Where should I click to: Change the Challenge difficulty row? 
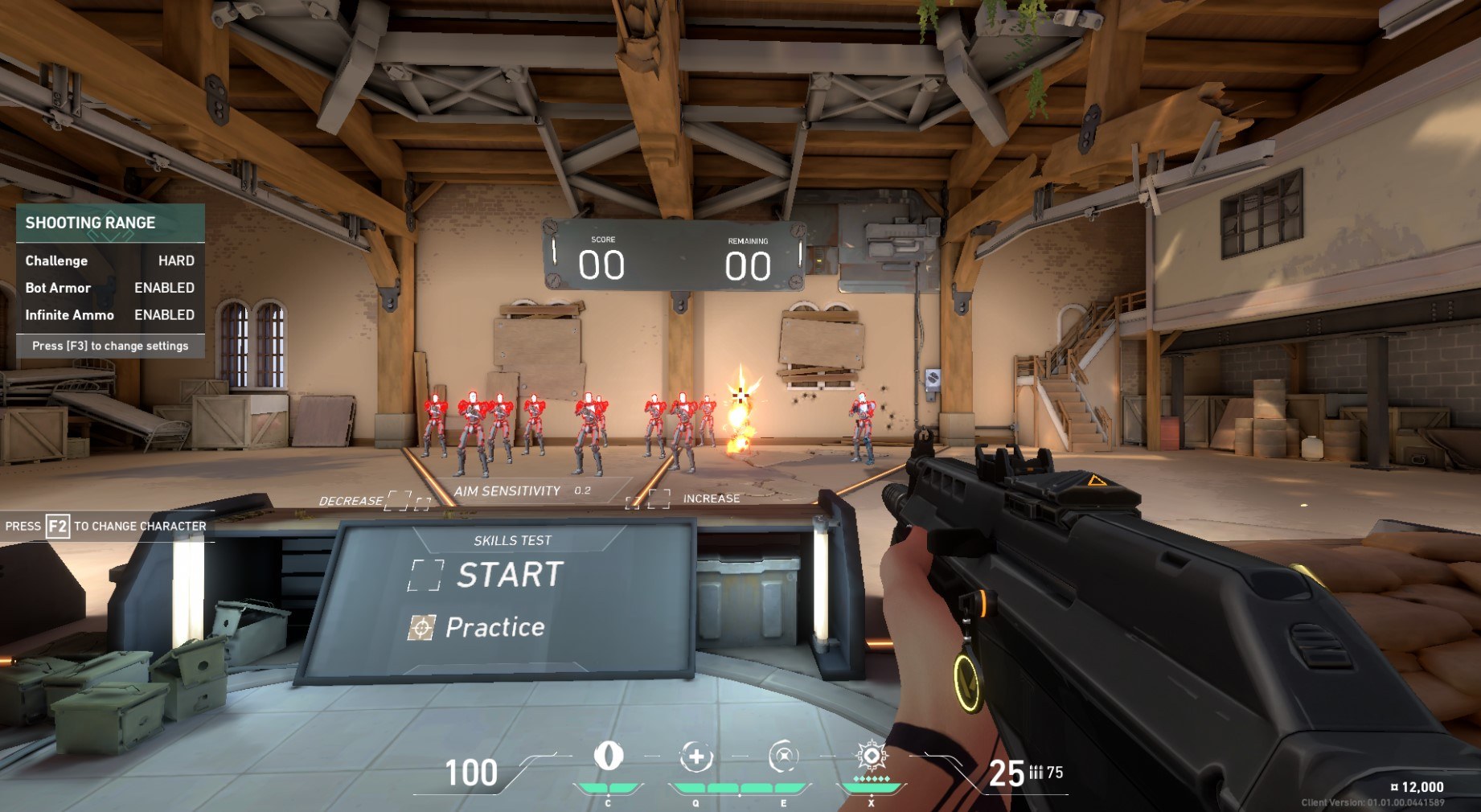pos(110,260)
